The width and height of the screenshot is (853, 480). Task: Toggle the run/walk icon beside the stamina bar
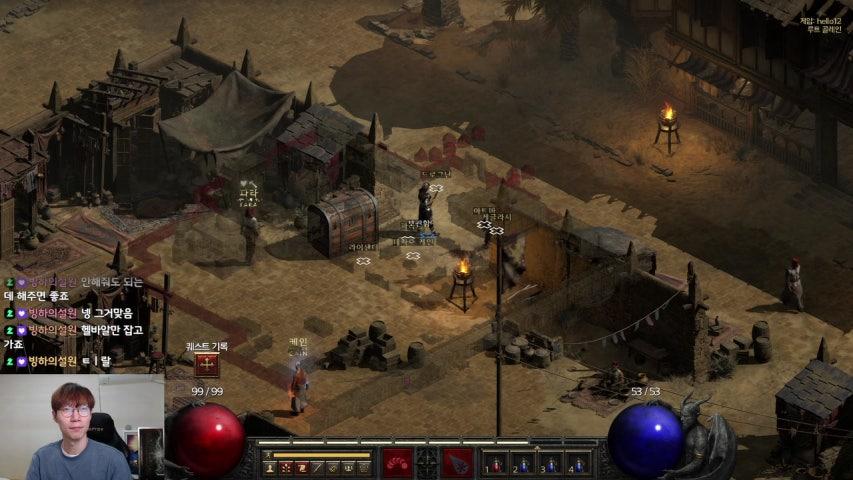click(x=268, y=455)
